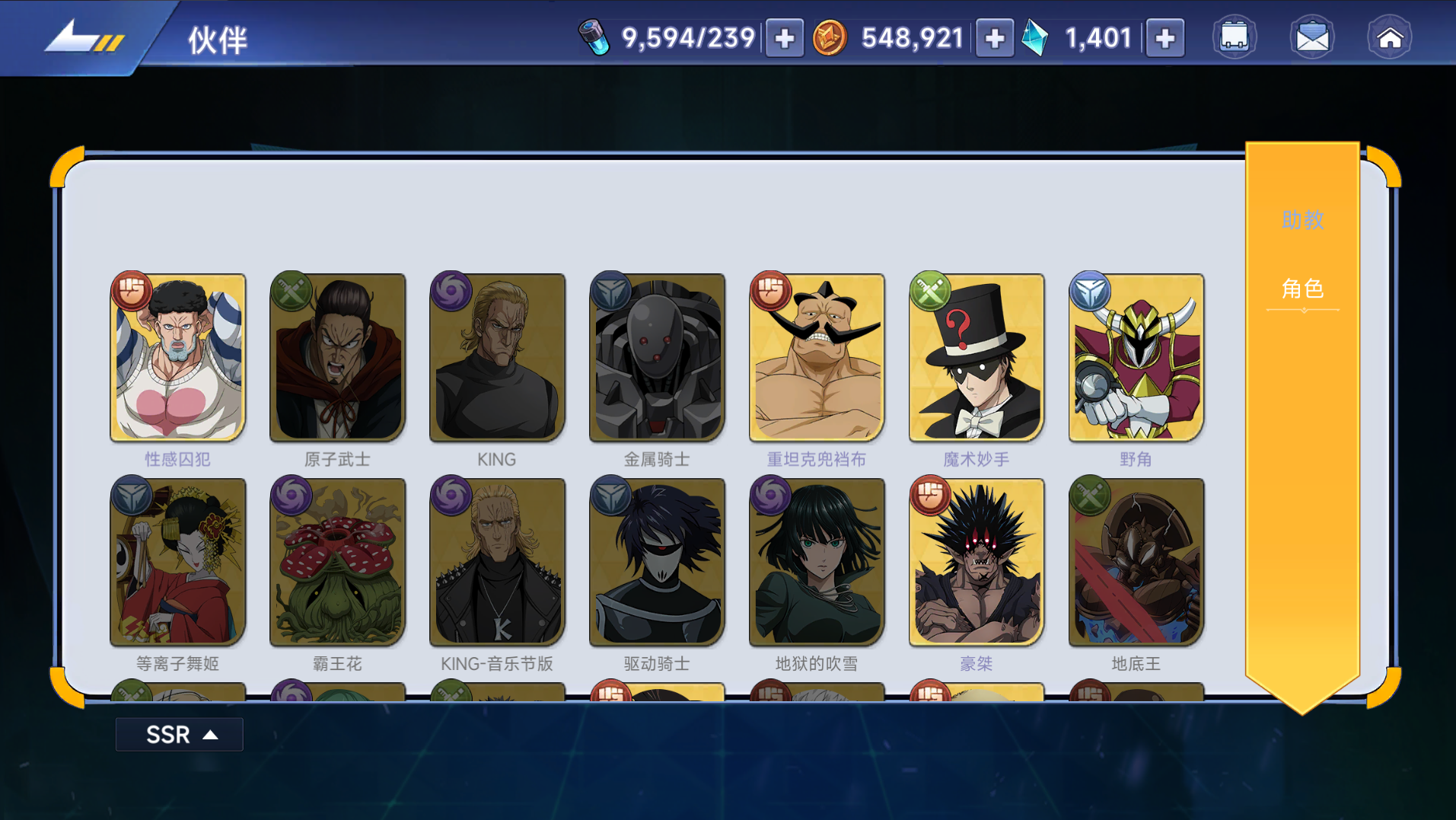Open the SSR rarity filter dropdown
1456x820 pixels.
180,735
